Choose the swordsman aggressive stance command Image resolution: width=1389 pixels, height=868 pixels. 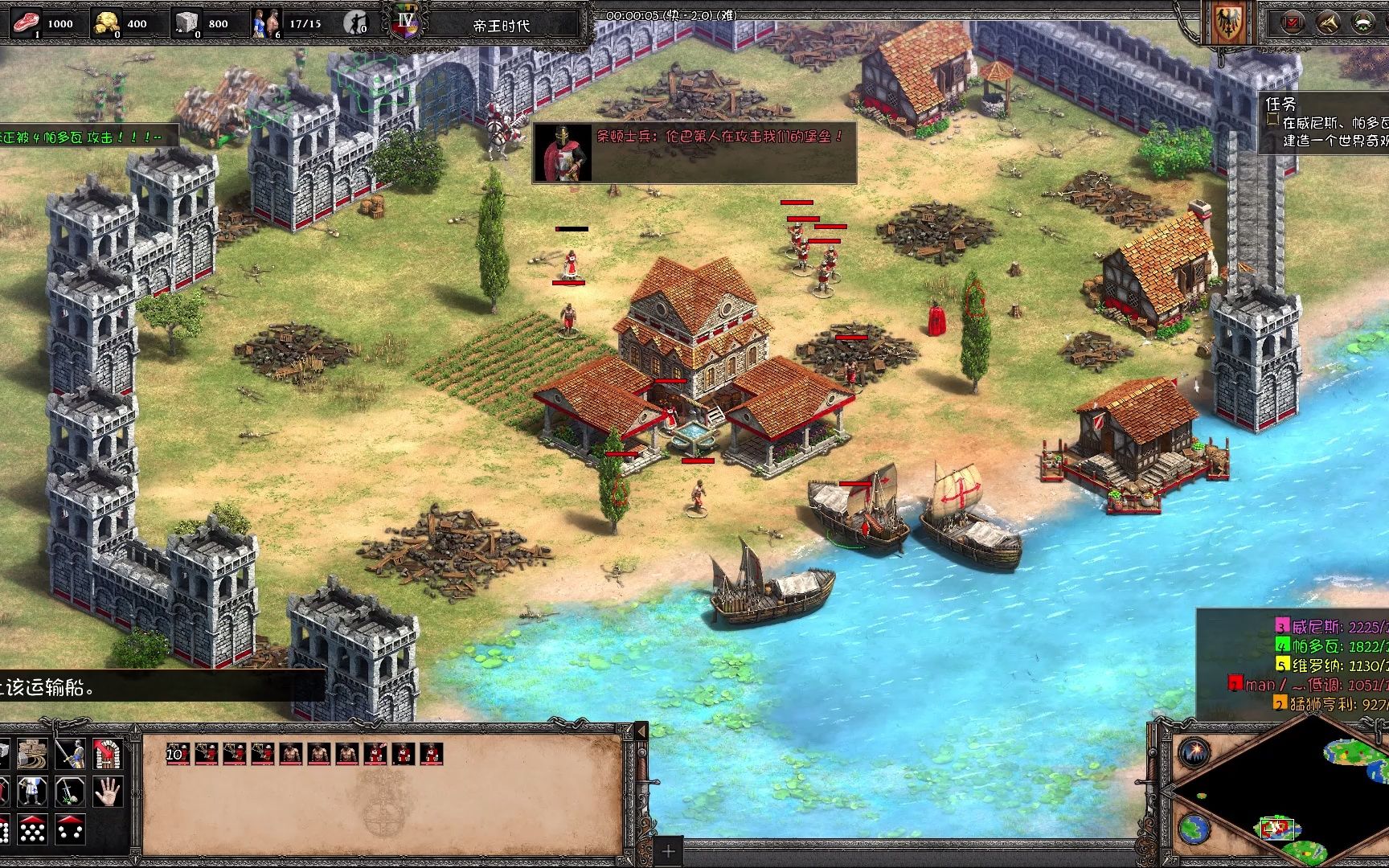71,754
